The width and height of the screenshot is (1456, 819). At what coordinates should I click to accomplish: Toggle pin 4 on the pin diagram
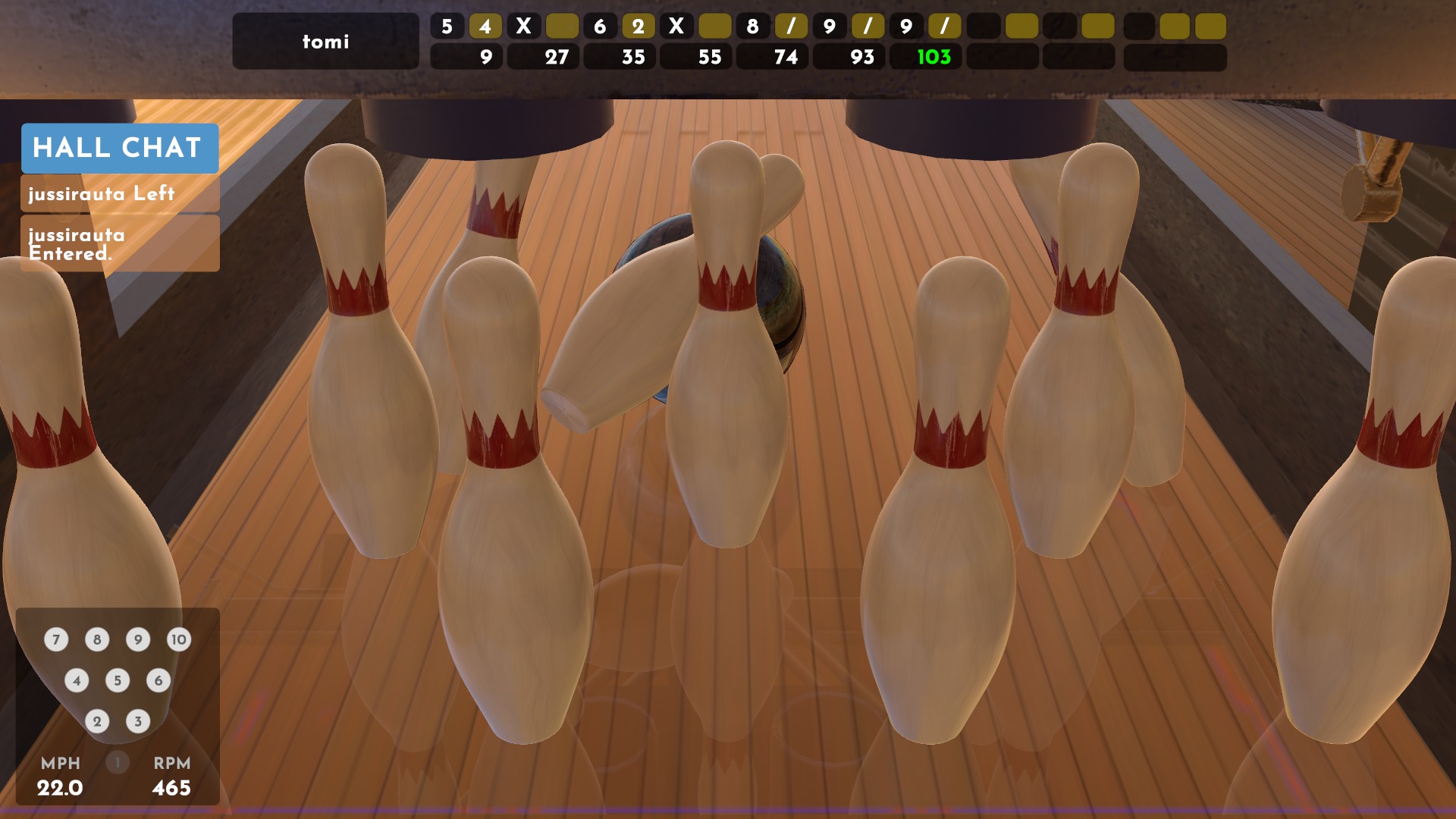(76, 680)
